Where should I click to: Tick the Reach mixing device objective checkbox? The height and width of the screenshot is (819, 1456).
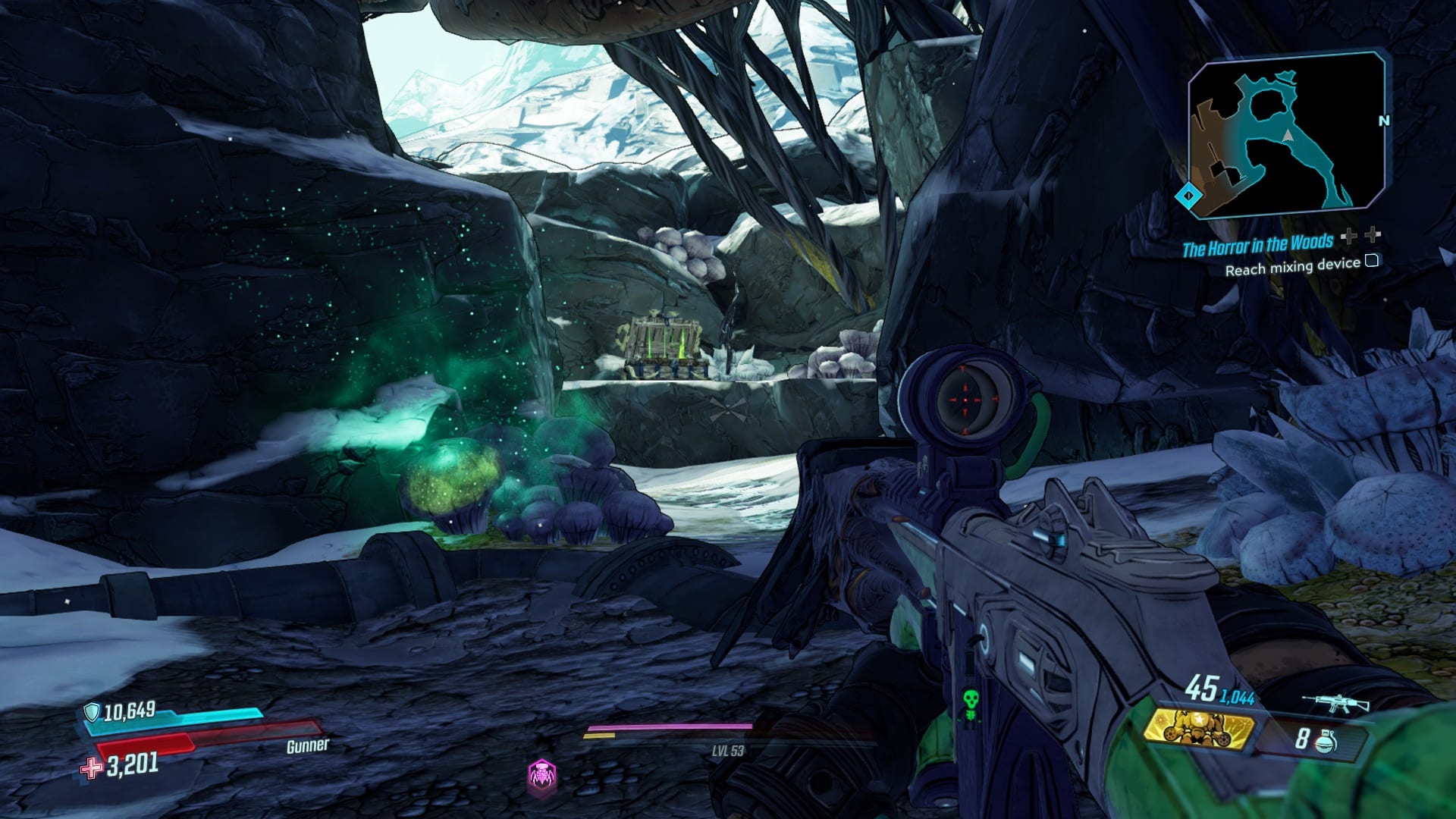click(1371, 262)
